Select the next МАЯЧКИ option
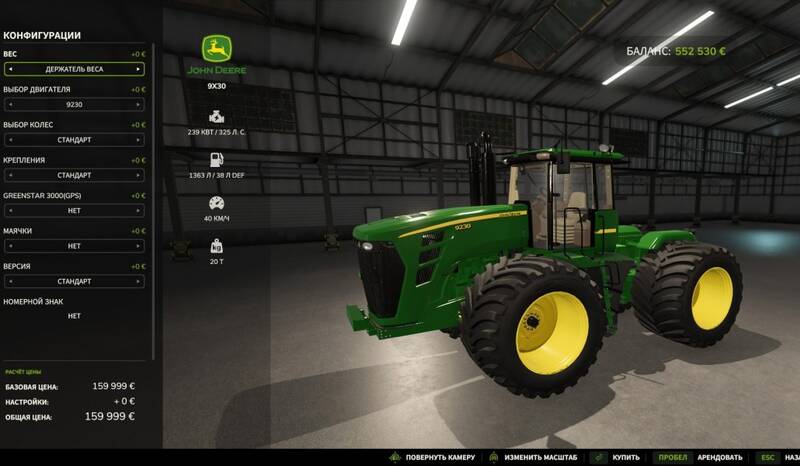The width and height of the screenshot is (800, 466). tap(140, 246)
